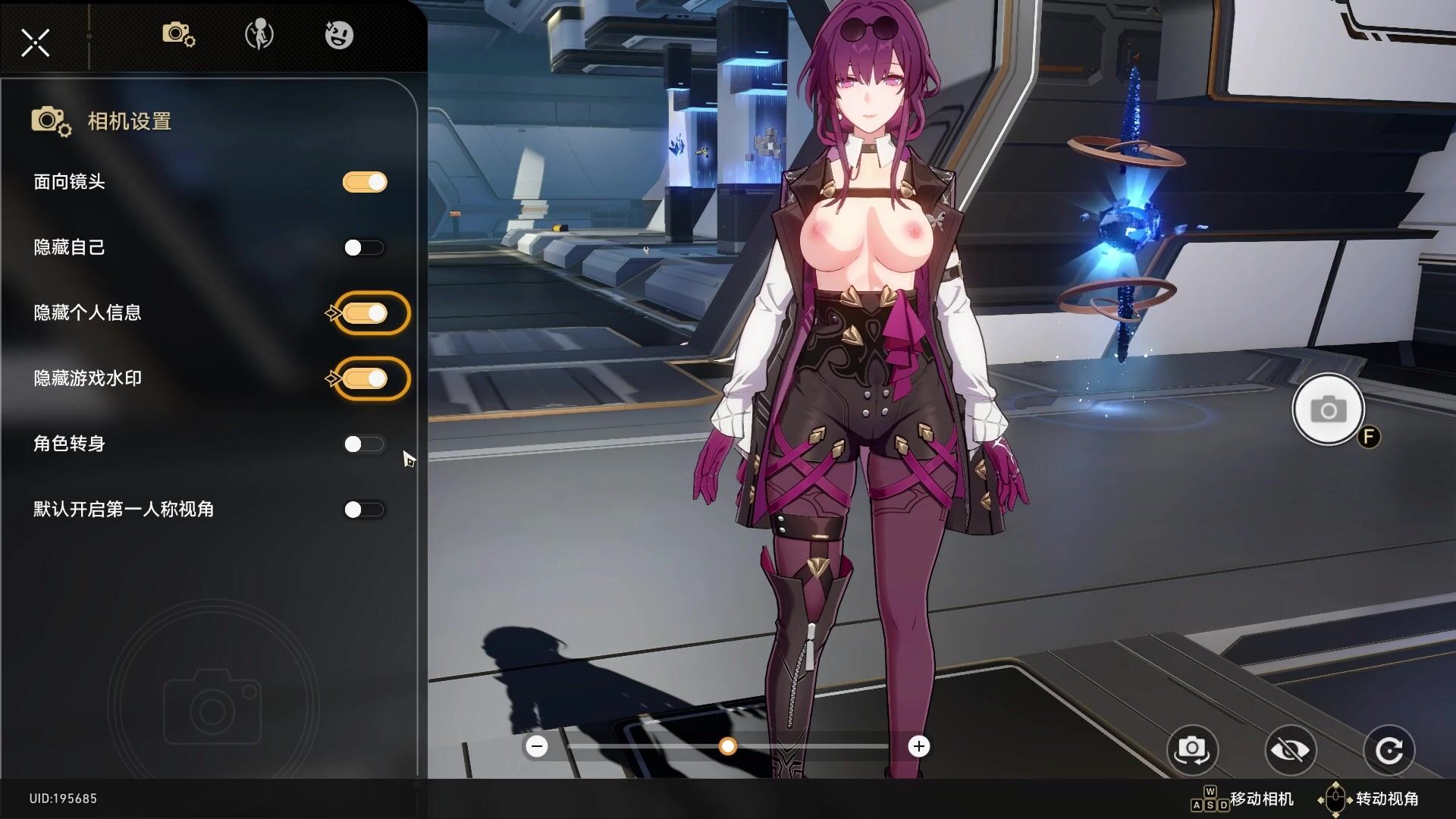This screenshot has width=1456, height=819.
Task: Click the plus zoom-in button
Action: [x=919, y=747]
